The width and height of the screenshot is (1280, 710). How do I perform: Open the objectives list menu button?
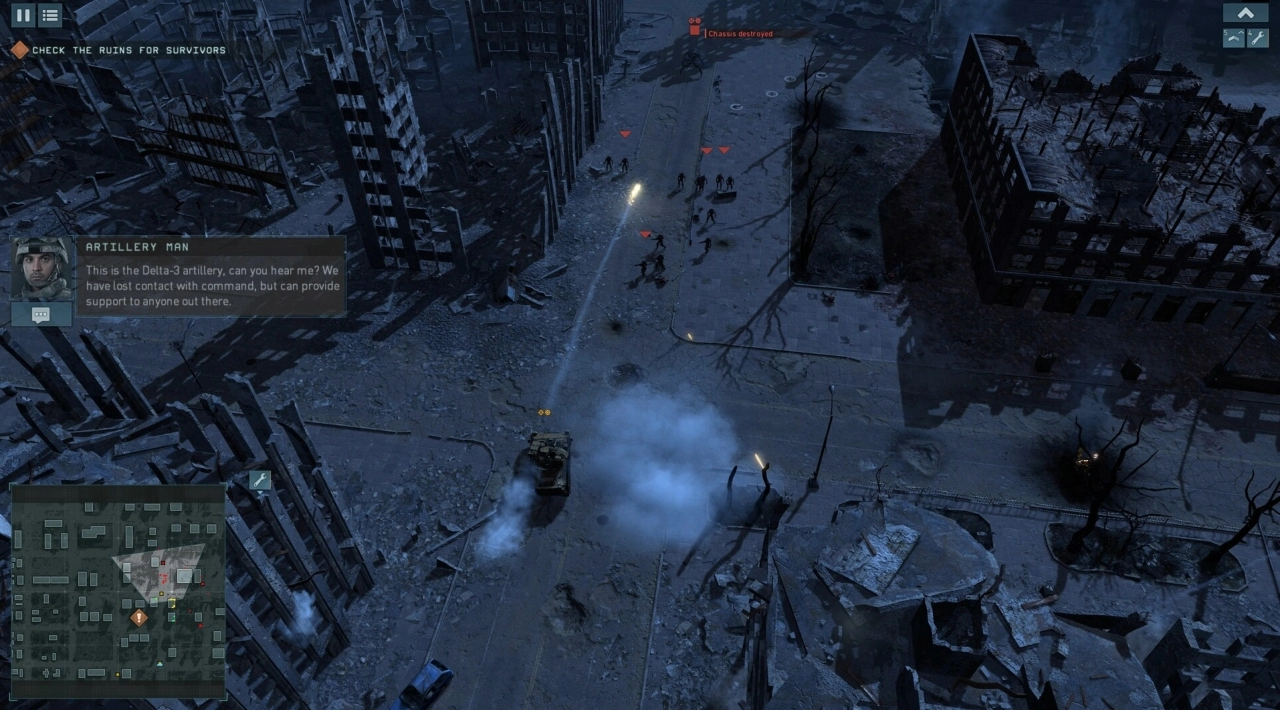(49, 15)
